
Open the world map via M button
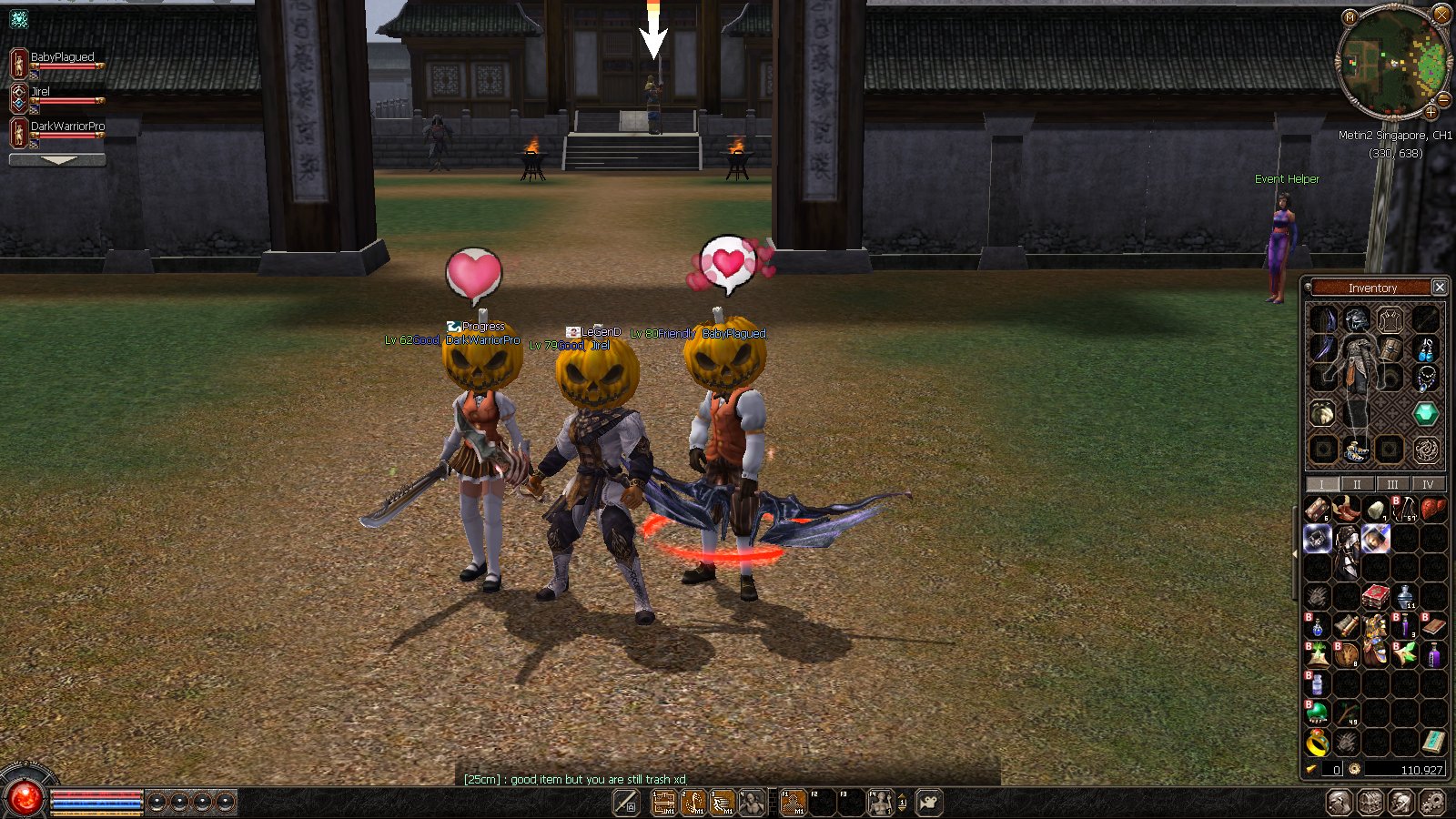(1350, 17)
